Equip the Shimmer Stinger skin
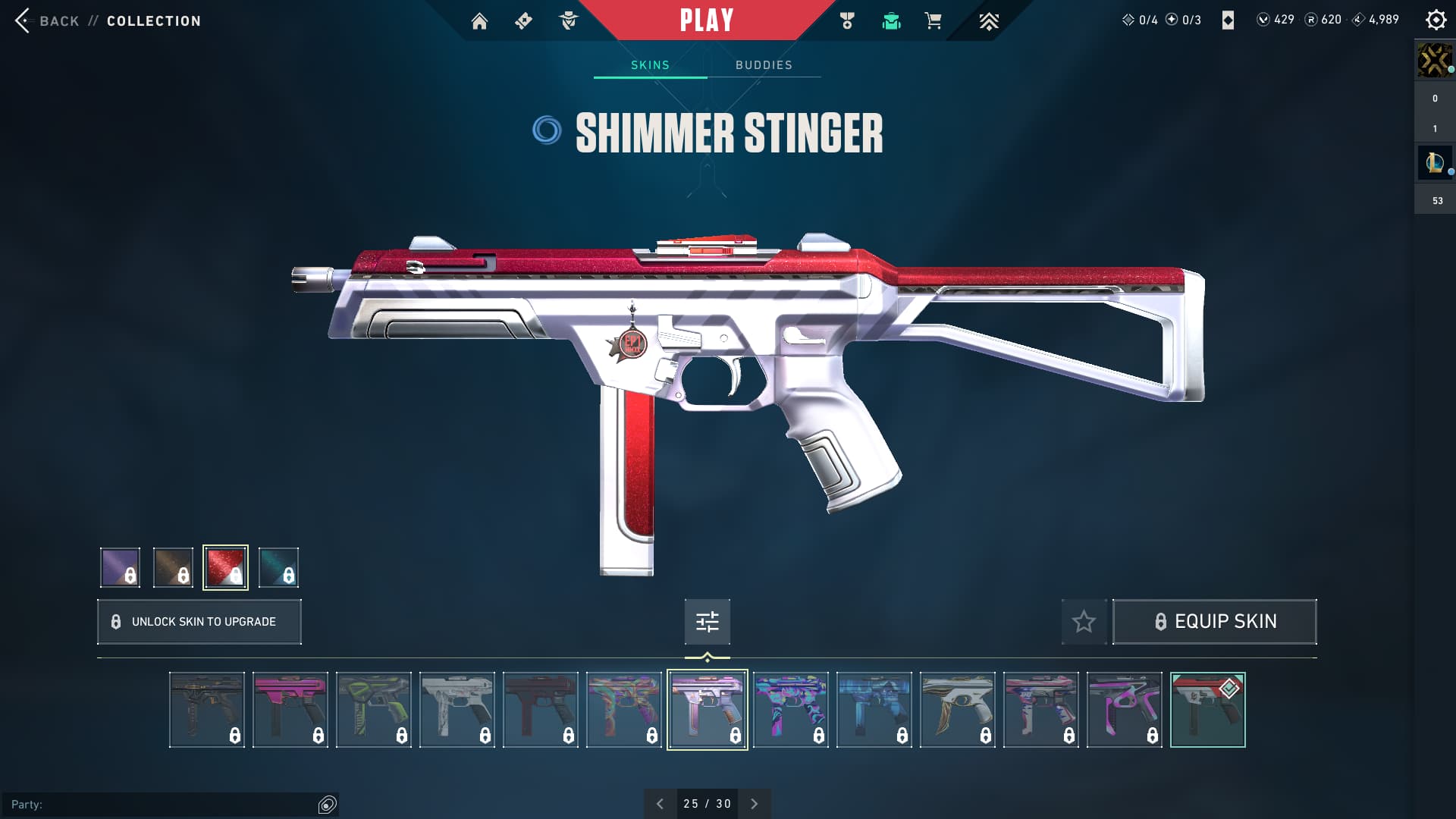1456x819 pixels. (1214, 622)
